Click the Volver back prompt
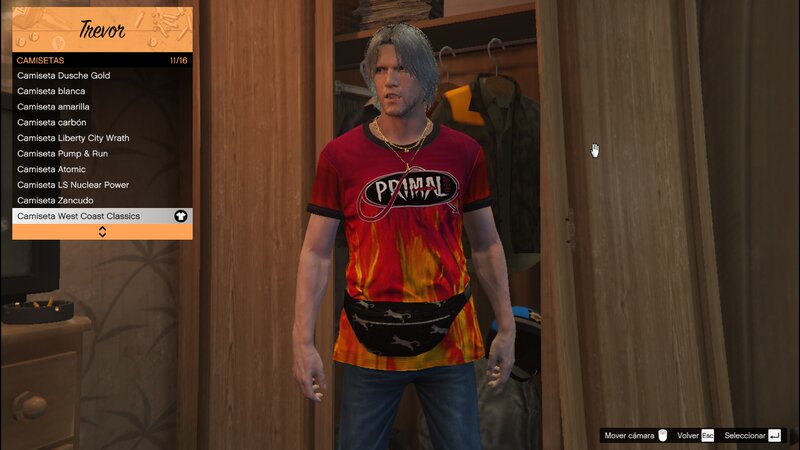 click(x=695, y=436)
